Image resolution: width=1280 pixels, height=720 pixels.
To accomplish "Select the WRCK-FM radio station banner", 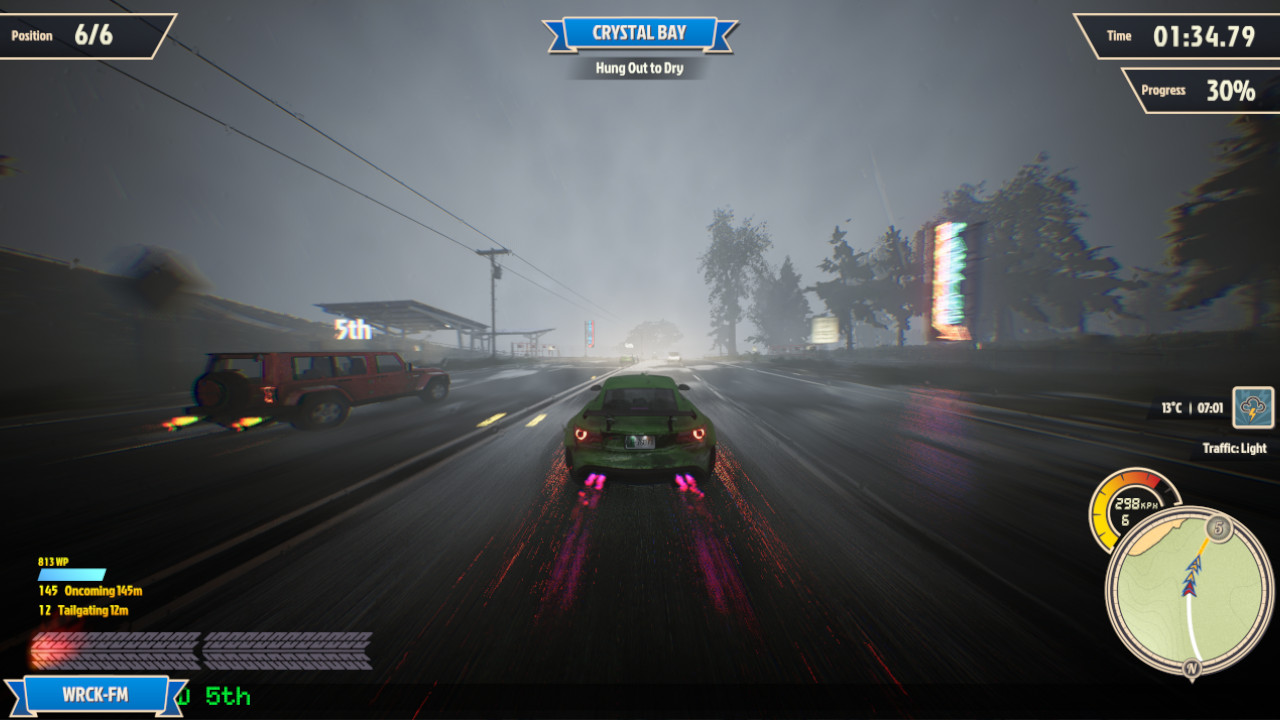I will point(96,695).
